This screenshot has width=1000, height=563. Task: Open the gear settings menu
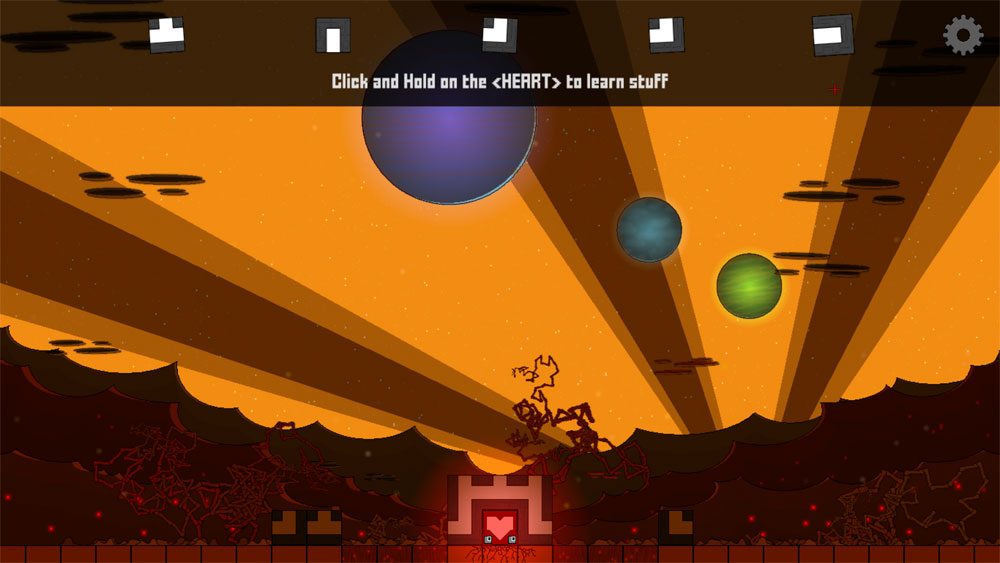[962, 35]
